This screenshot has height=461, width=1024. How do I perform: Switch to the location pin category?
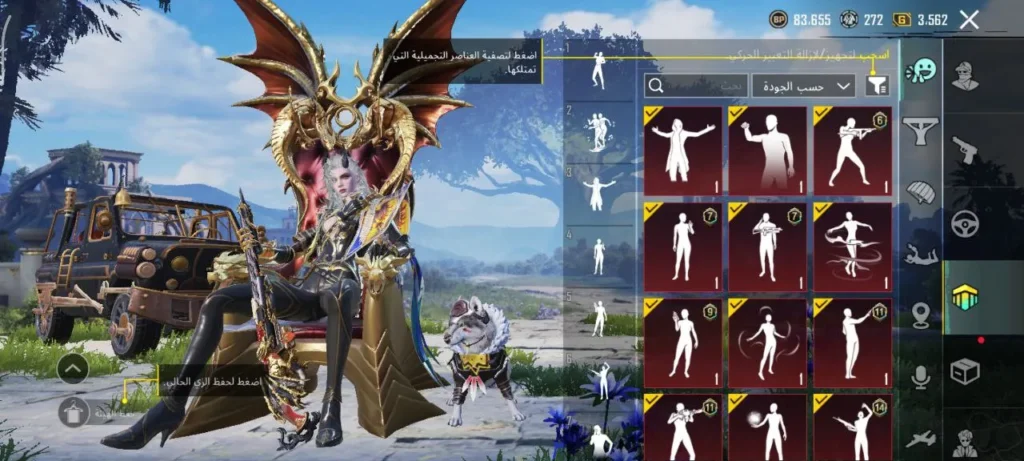pos(920,317)
